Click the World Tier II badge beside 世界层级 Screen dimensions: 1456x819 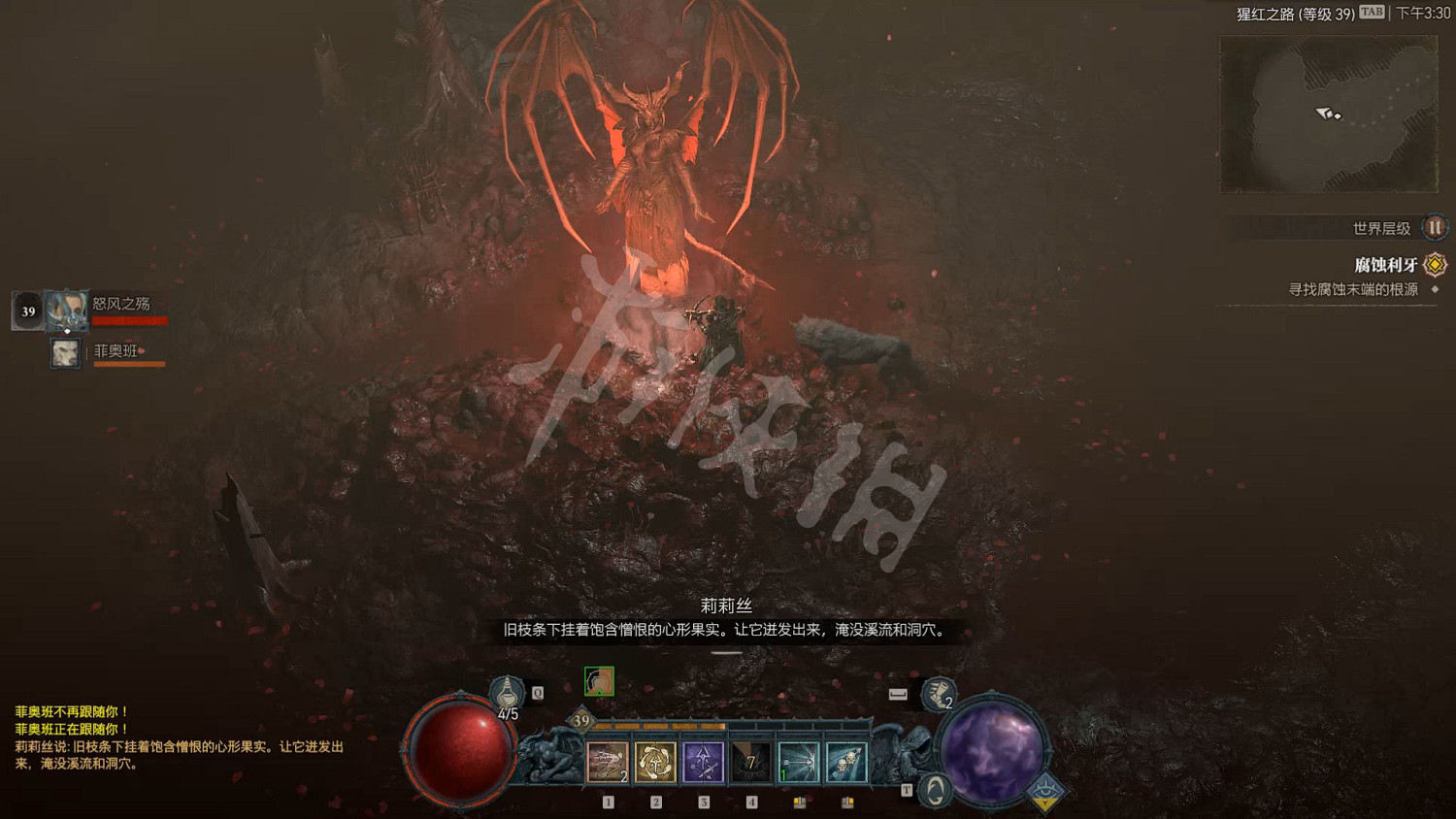click(x=1434, y=228)
